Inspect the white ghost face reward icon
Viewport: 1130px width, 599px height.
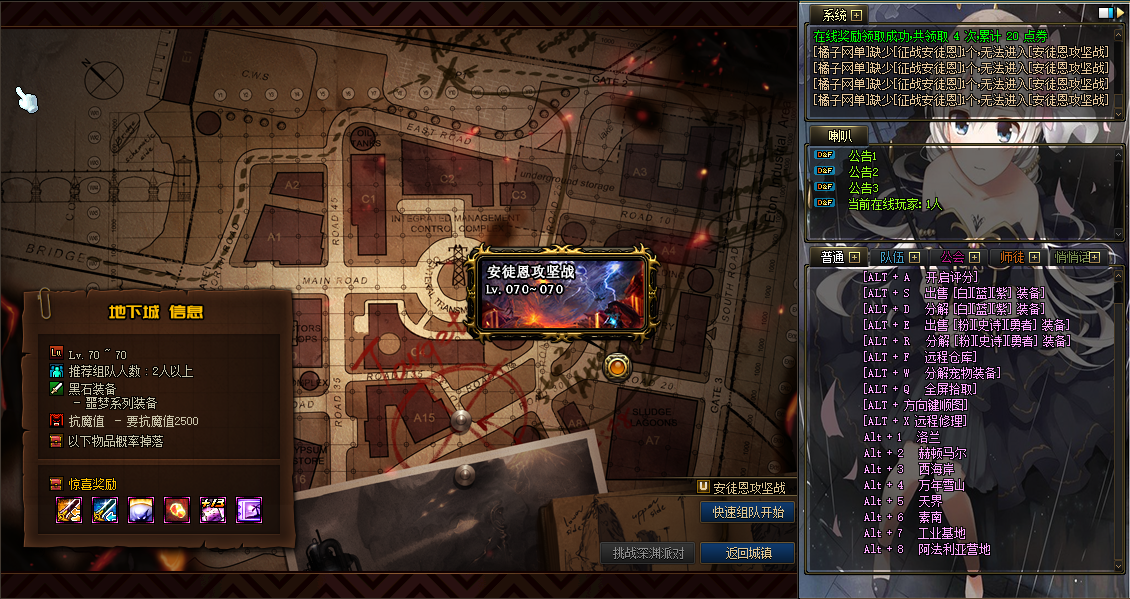click(x=141, y=510)
